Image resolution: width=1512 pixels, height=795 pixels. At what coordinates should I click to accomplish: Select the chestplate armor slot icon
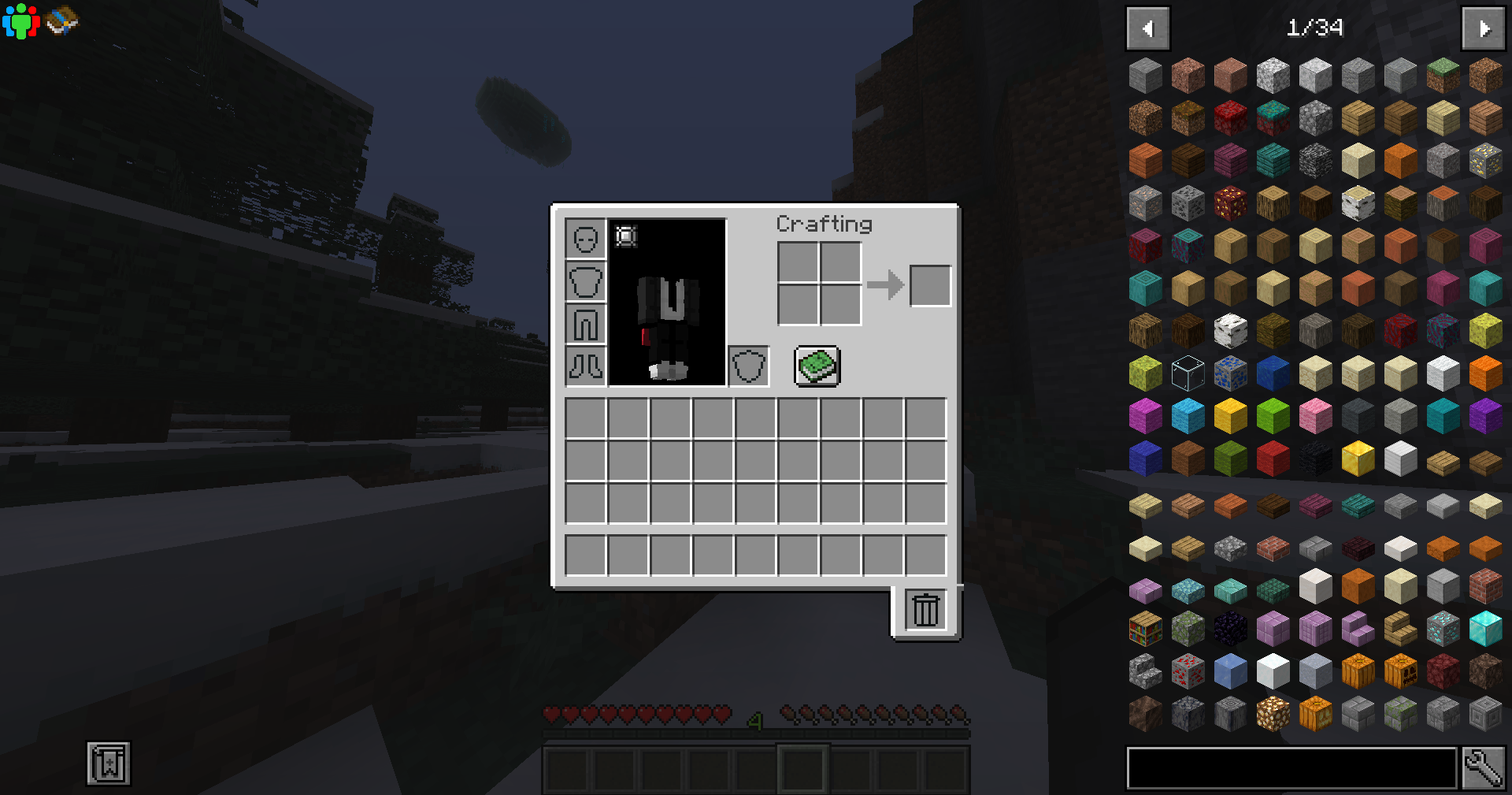(585, 281)
